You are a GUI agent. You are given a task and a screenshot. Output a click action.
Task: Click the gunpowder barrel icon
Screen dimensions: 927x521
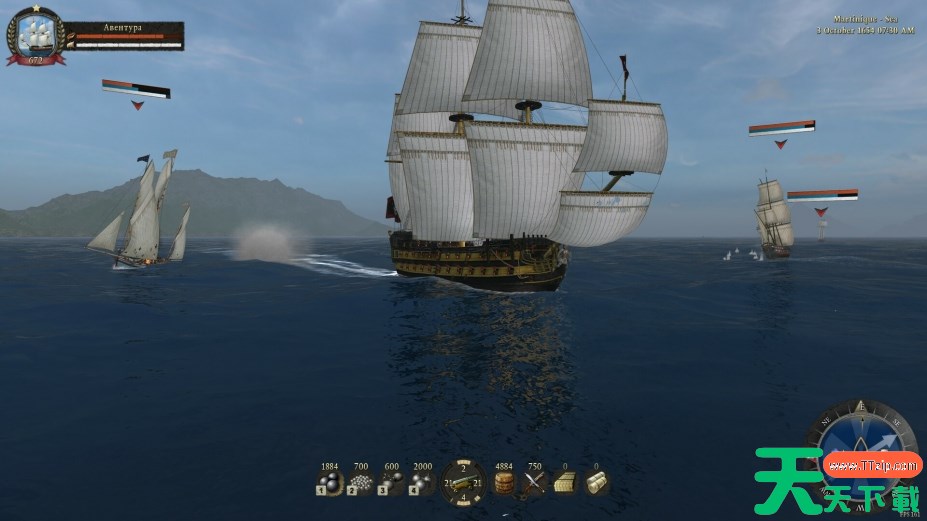pyautogui.click(x=505, y=484)
